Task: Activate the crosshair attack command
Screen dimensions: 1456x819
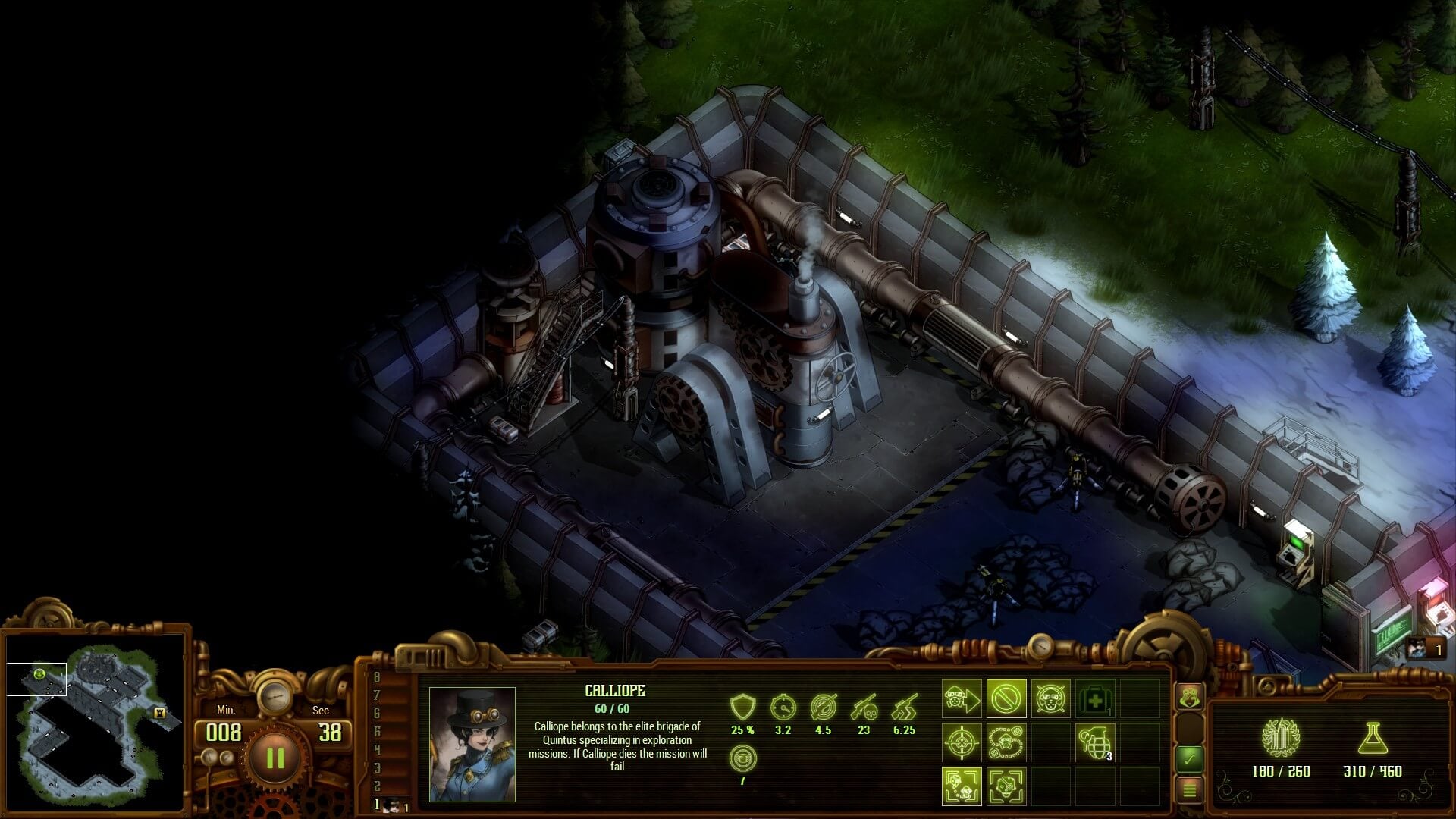Action: [x=962, y=742]
